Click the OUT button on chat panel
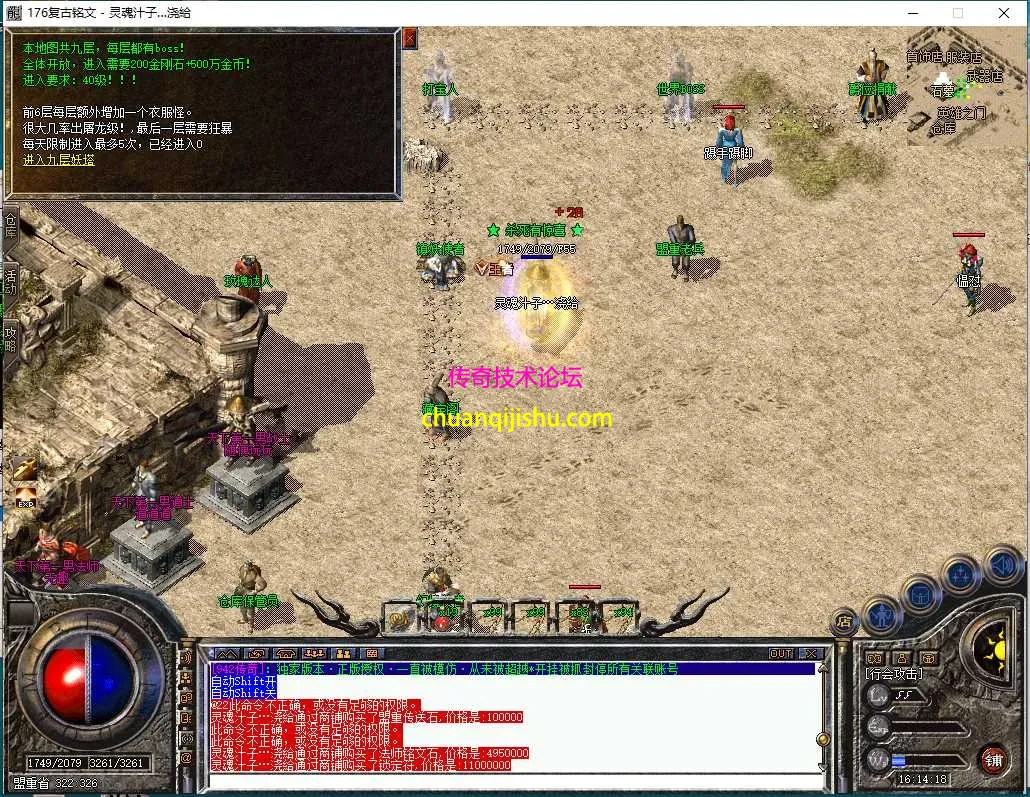Screen dimensions: 1030x797 click(781, 653)
